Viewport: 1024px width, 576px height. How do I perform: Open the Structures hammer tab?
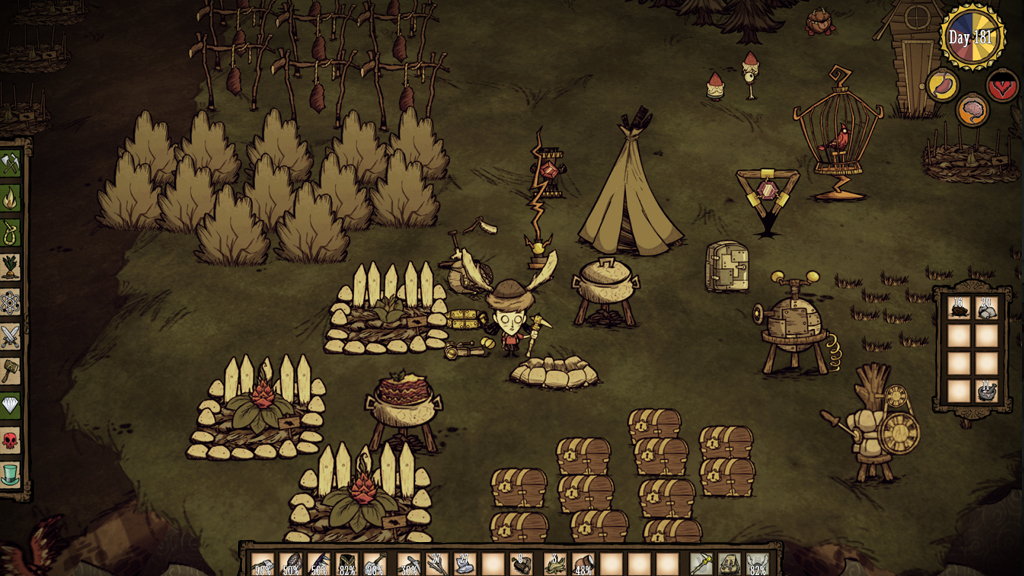click(x=11, y=370)
